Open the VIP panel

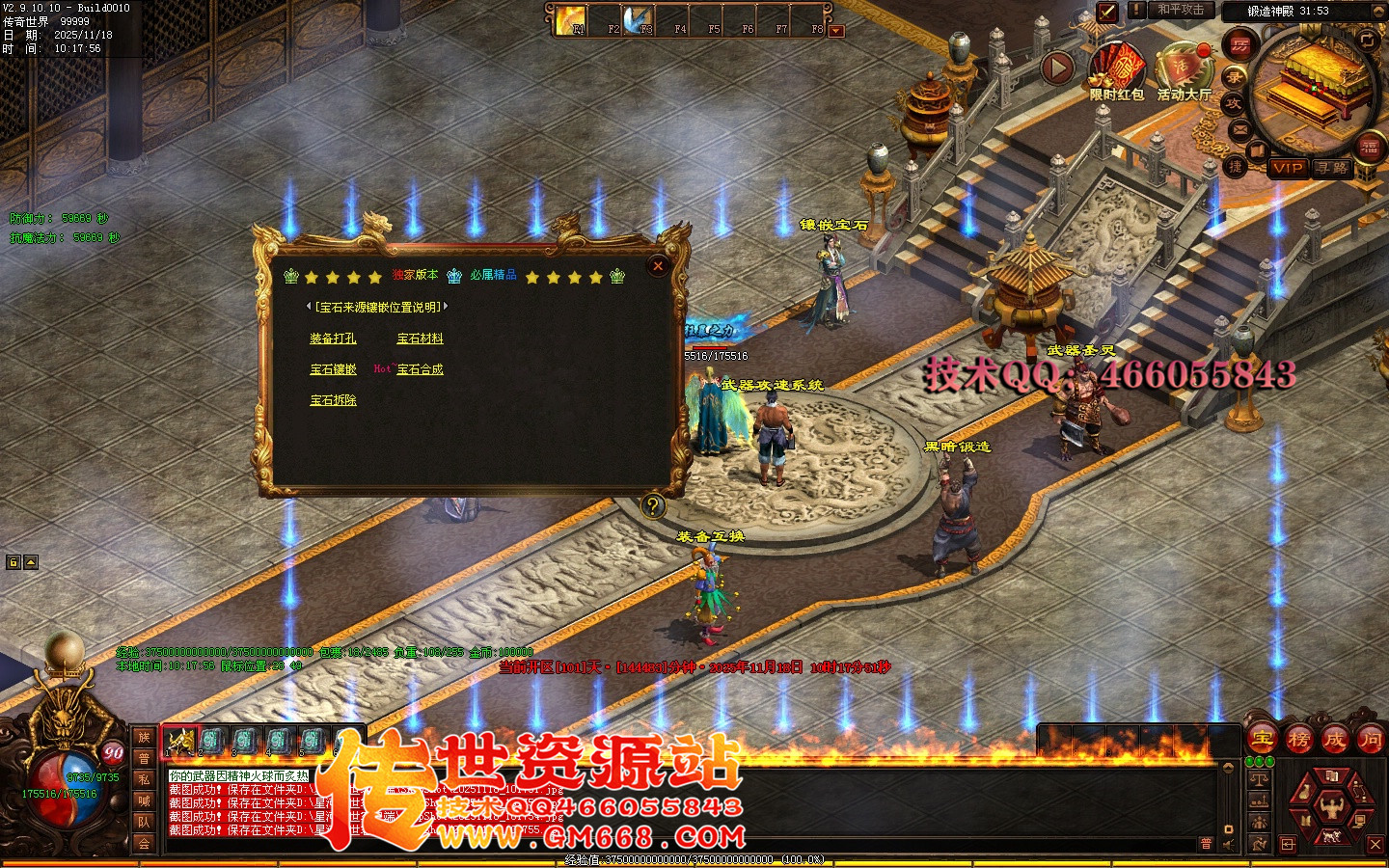[1287, 168]
